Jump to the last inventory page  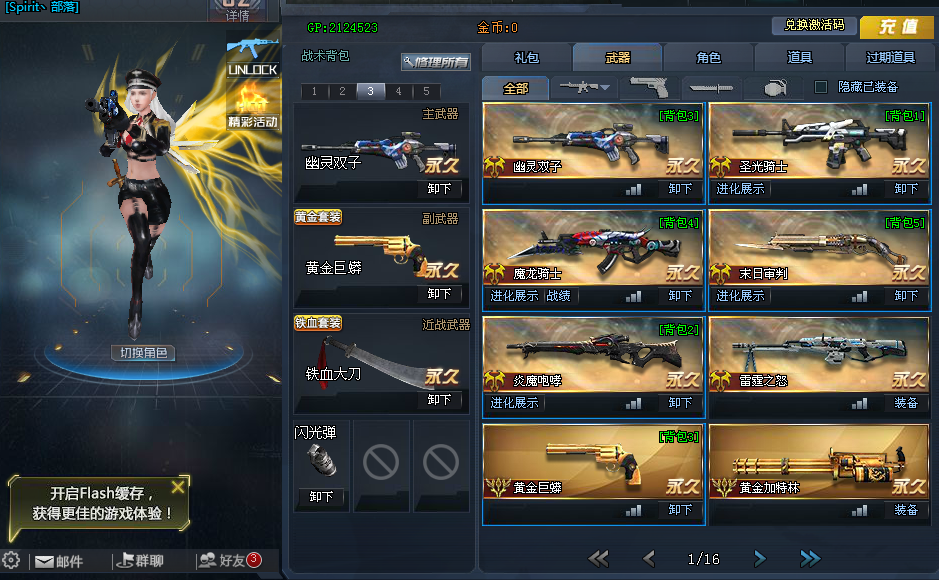(809, 558)
